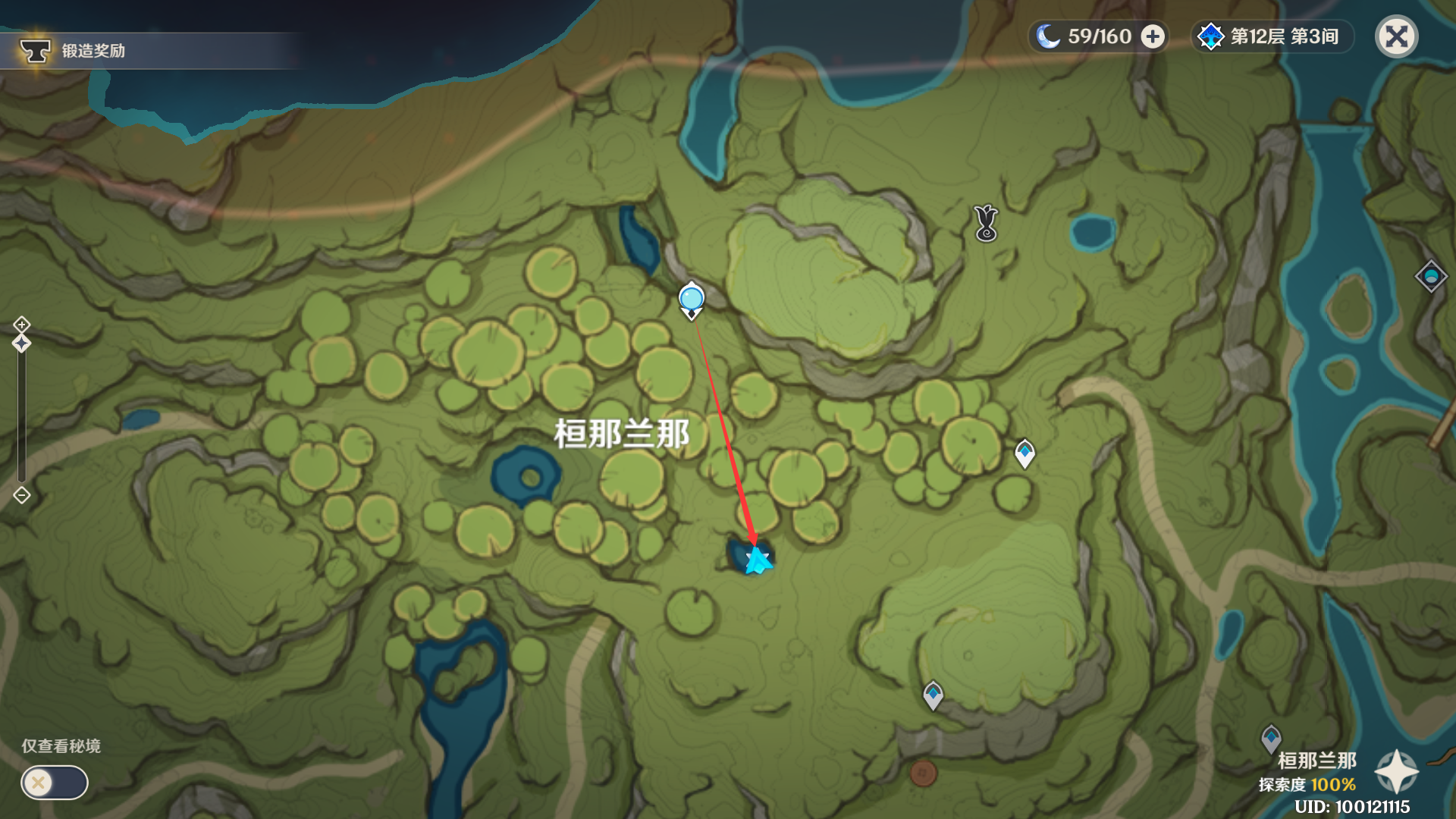Add Original Resin with the plus button
Image resolution: width=1456 pixels, height=819 pixels.
tap(1153, 36)
